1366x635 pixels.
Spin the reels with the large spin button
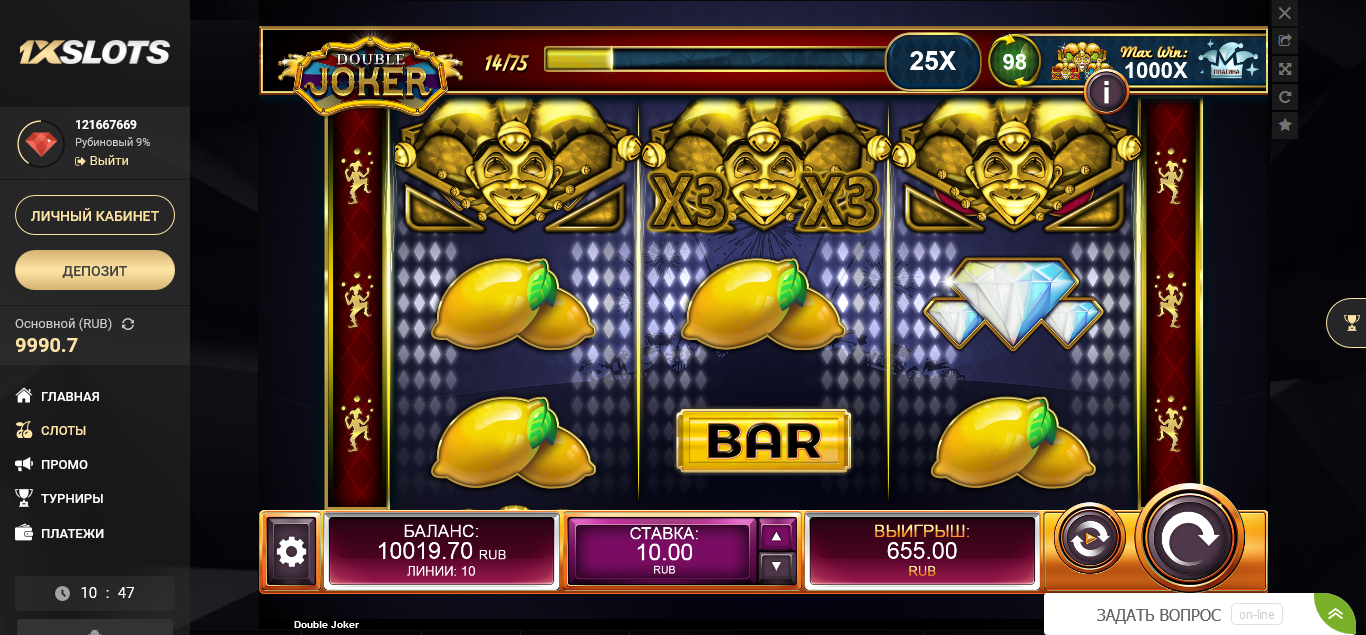click(1190, 537)
